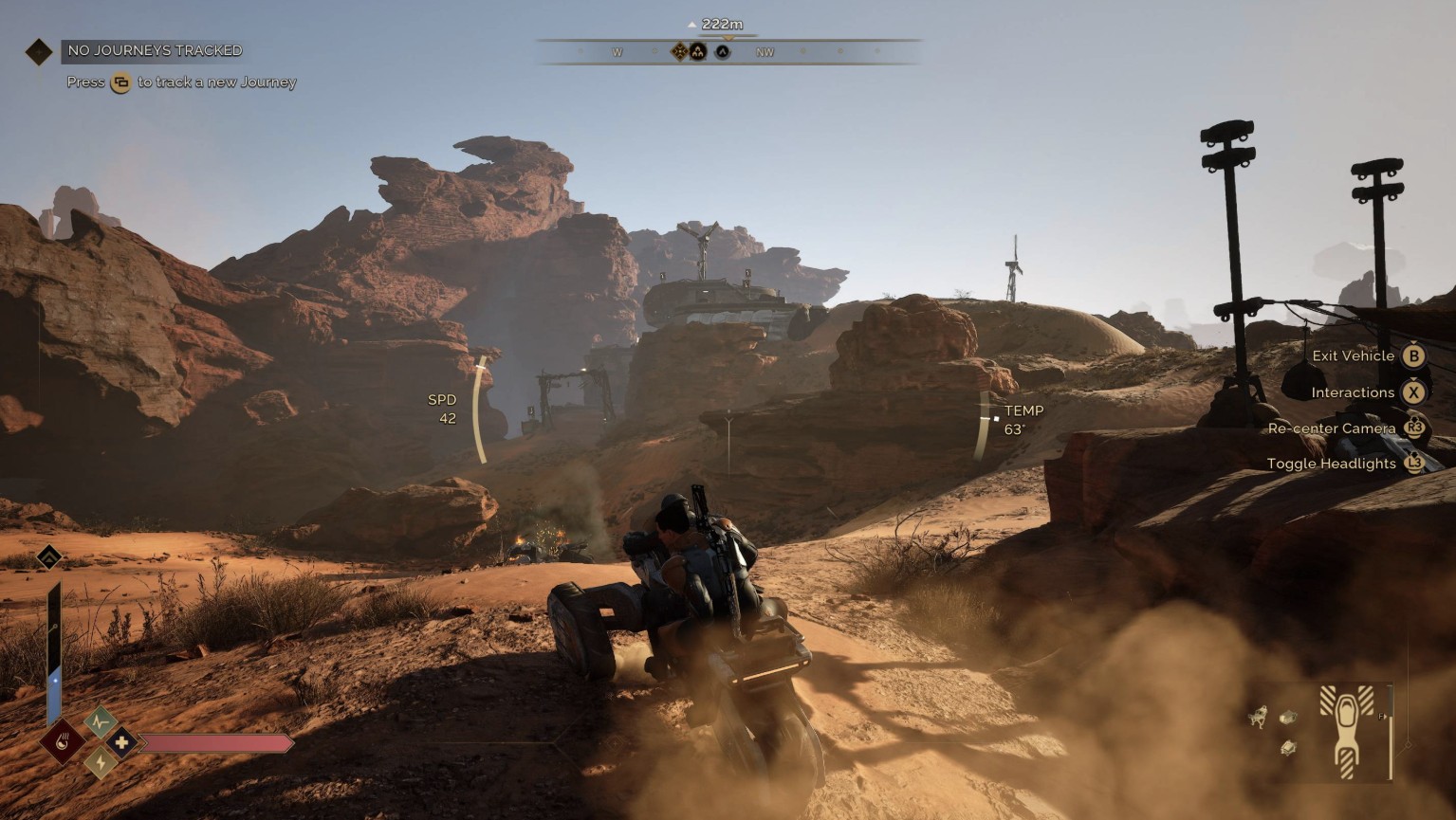Select the settlement marker icon on the compass

click(697, 52)
